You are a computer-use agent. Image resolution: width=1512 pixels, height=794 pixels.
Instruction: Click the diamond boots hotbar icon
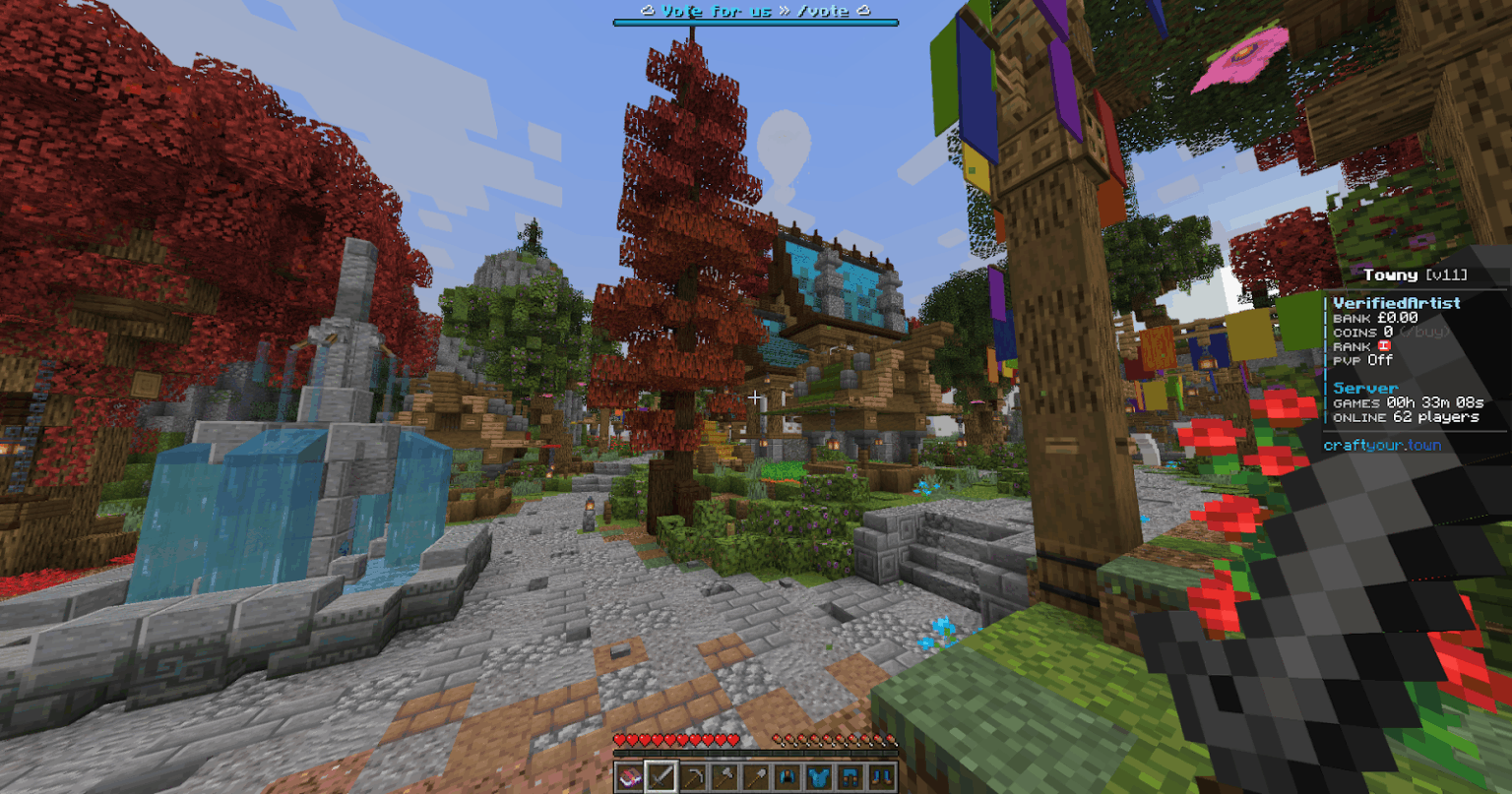click(882, 777)
